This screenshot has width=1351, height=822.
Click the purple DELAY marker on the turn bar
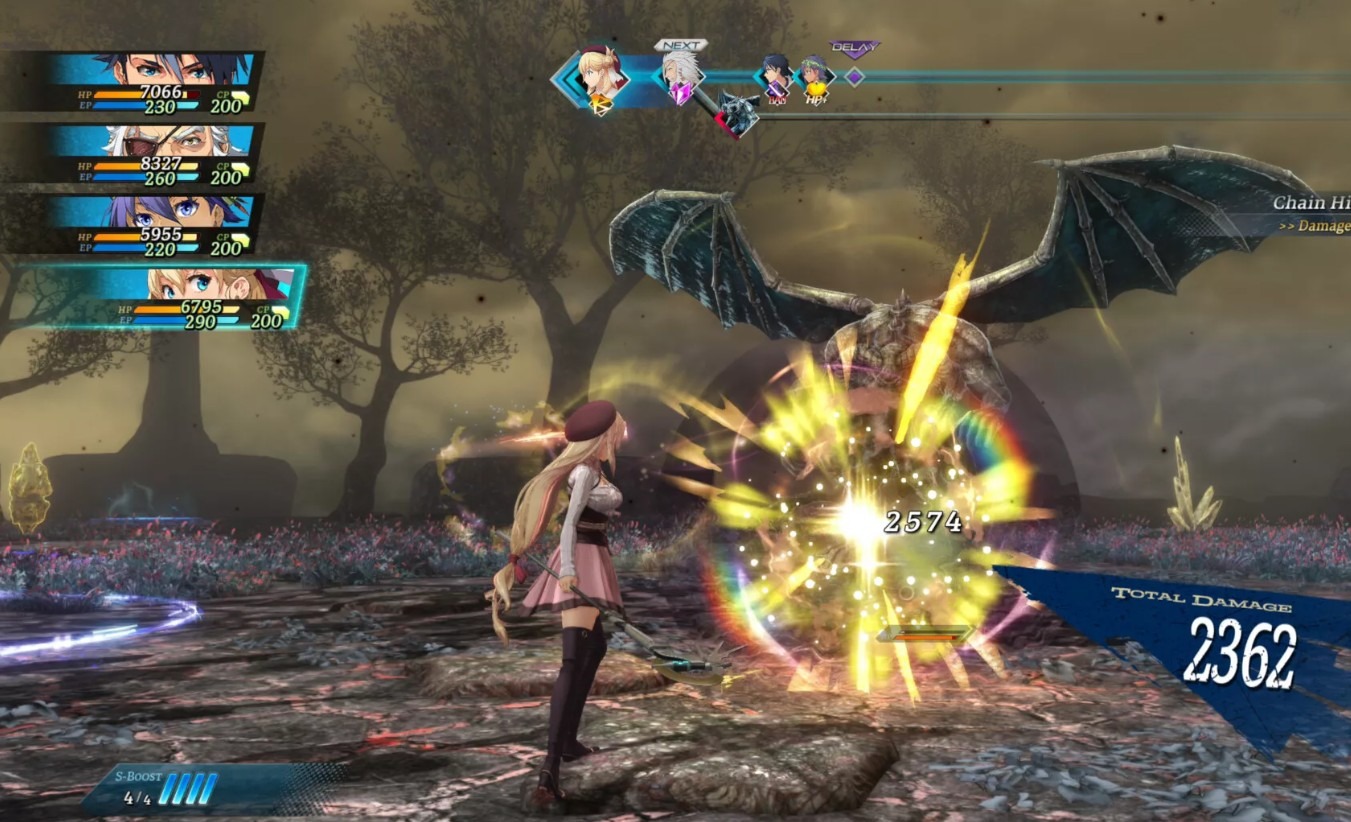[x=854, y=76]
